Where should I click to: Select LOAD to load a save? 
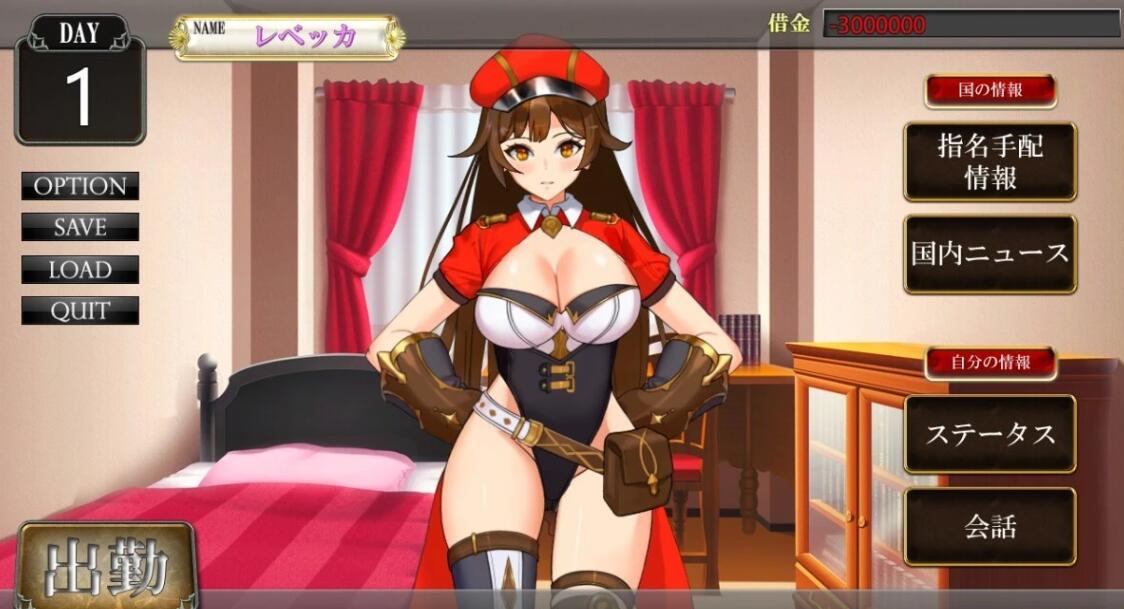click(80, 270)
